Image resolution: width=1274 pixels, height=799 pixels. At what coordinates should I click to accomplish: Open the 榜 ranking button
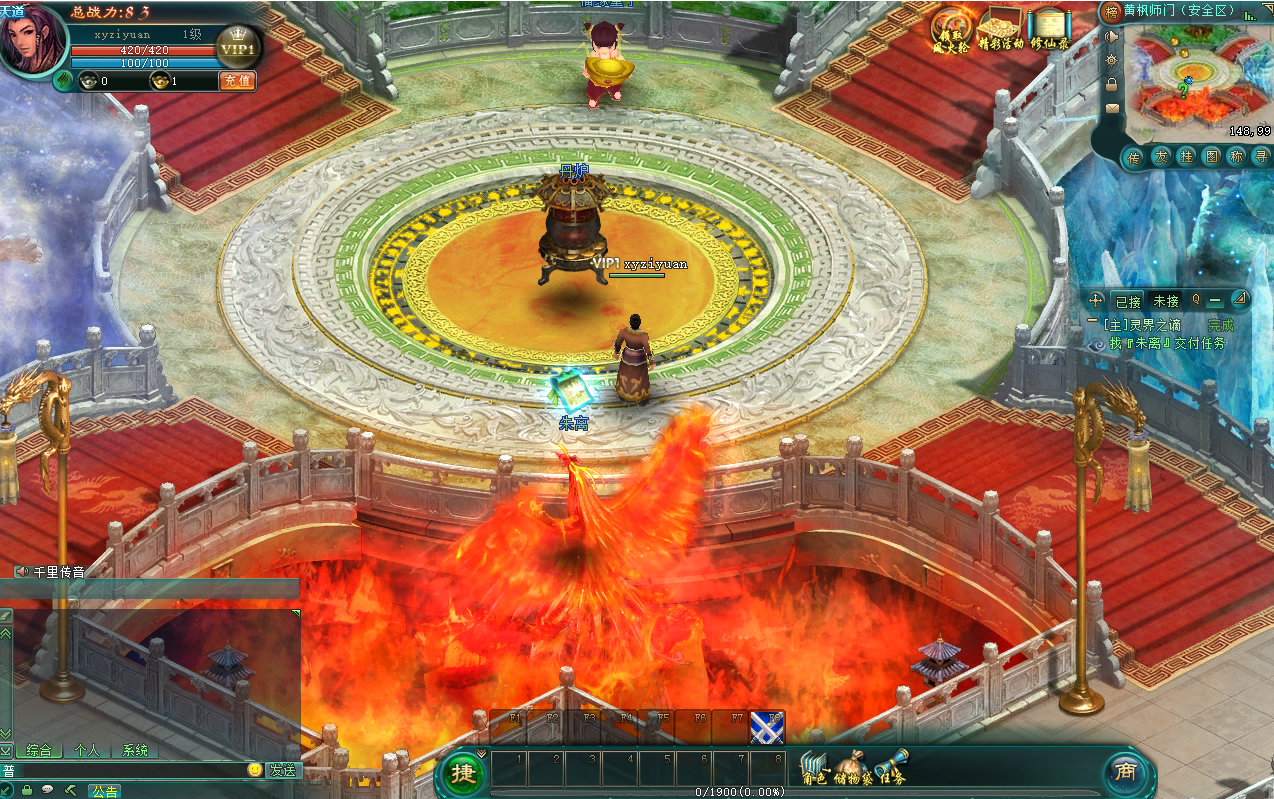[1110, 12]
